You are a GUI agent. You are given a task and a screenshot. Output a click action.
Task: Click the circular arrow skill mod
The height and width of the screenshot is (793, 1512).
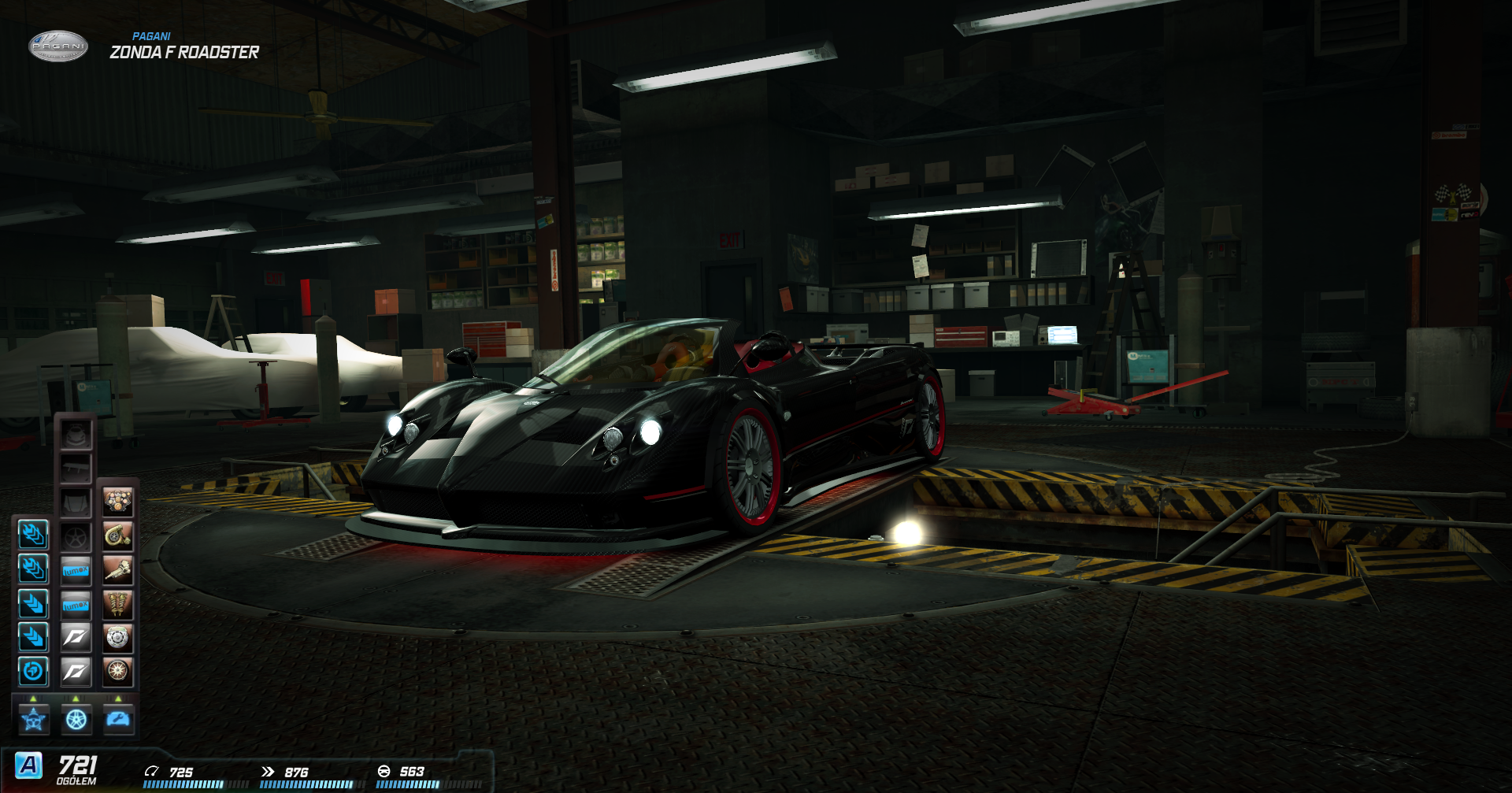pyautogui.click(x=33, y=671)
